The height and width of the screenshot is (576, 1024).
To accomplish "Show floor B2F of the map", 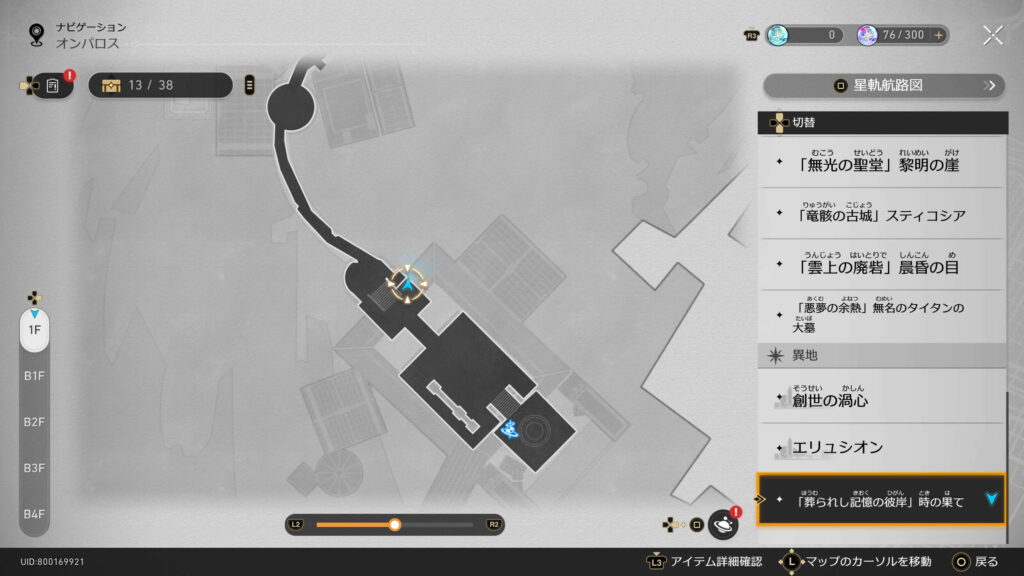I will 34,422.
